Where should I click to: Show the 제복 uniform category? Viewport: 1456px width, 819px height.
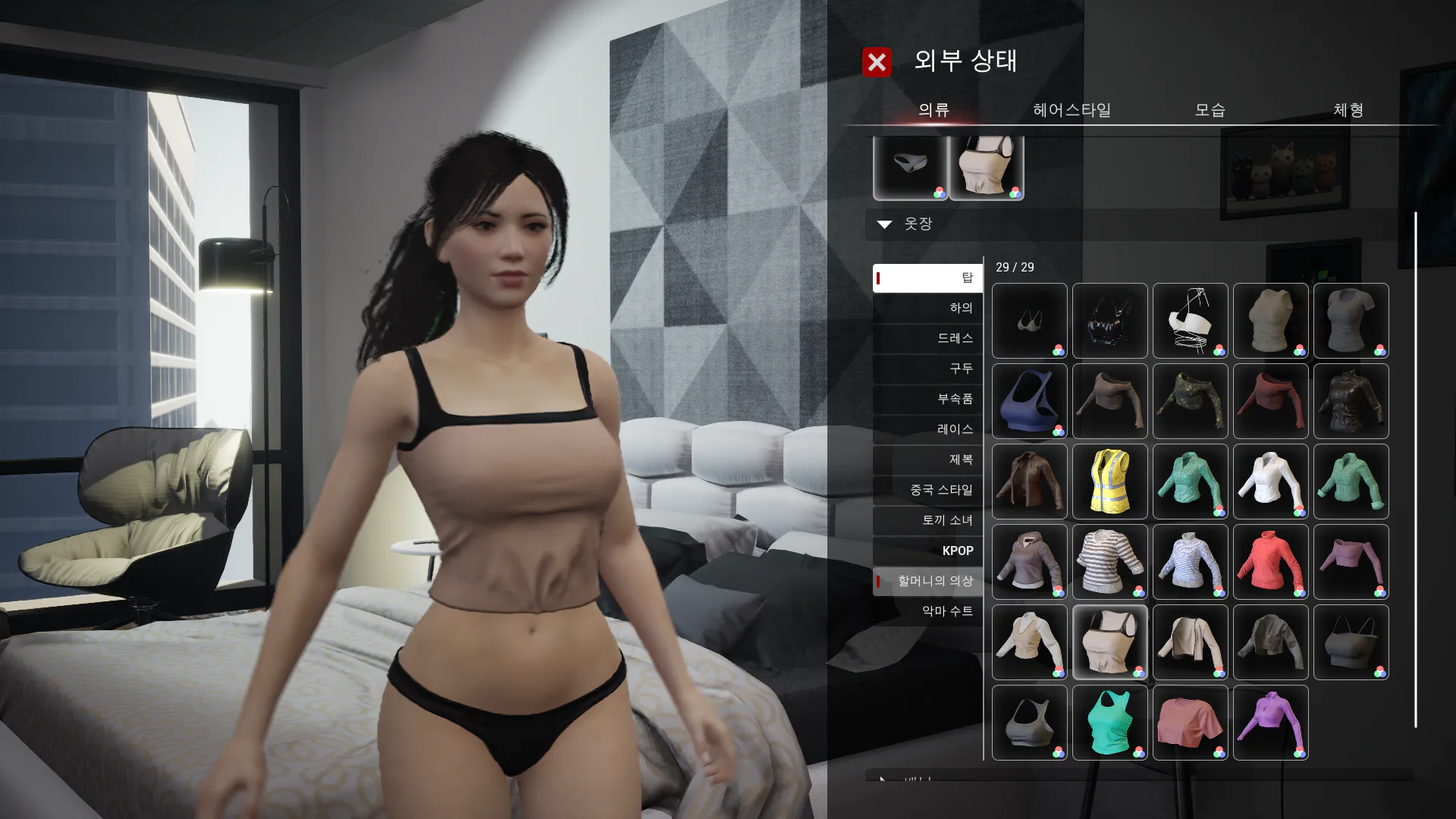coord(928,460)
